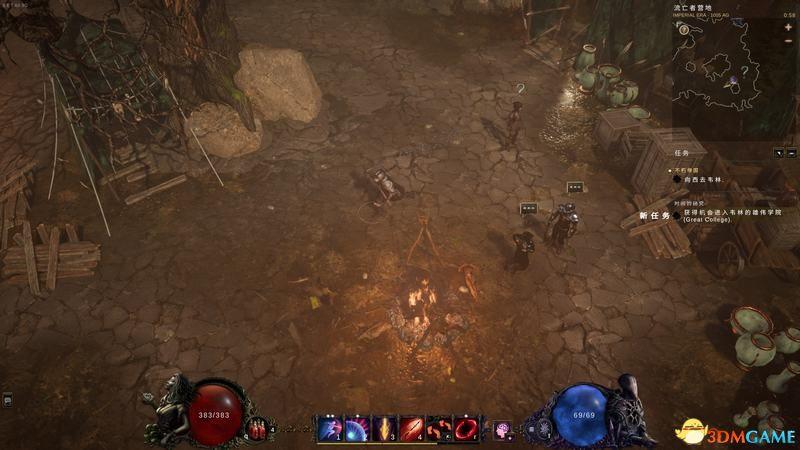Image resolution: width=800 pixels, height=450 pixels.
Task: Activate the red swirling arrows skill
Action: 439,430
